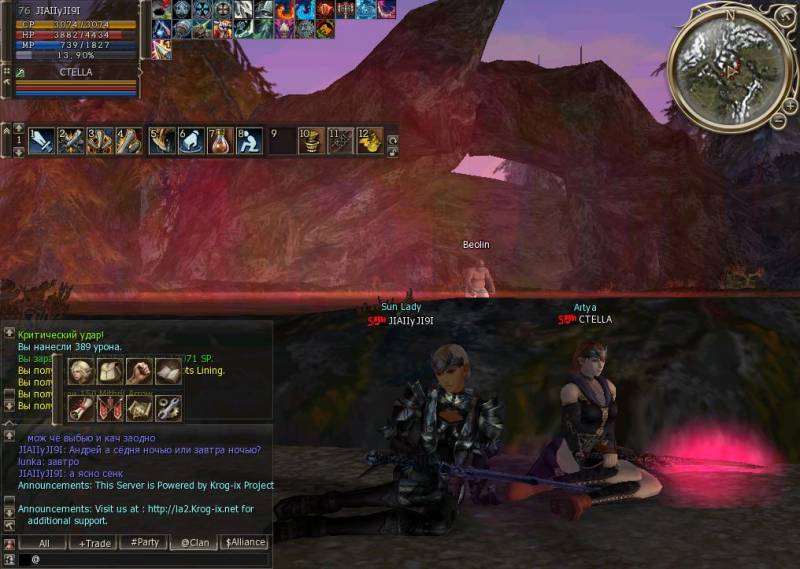The height and width of the screenshot is (569, 800).
Task: Open character status via the elf portrait icon
Action: 81,372
